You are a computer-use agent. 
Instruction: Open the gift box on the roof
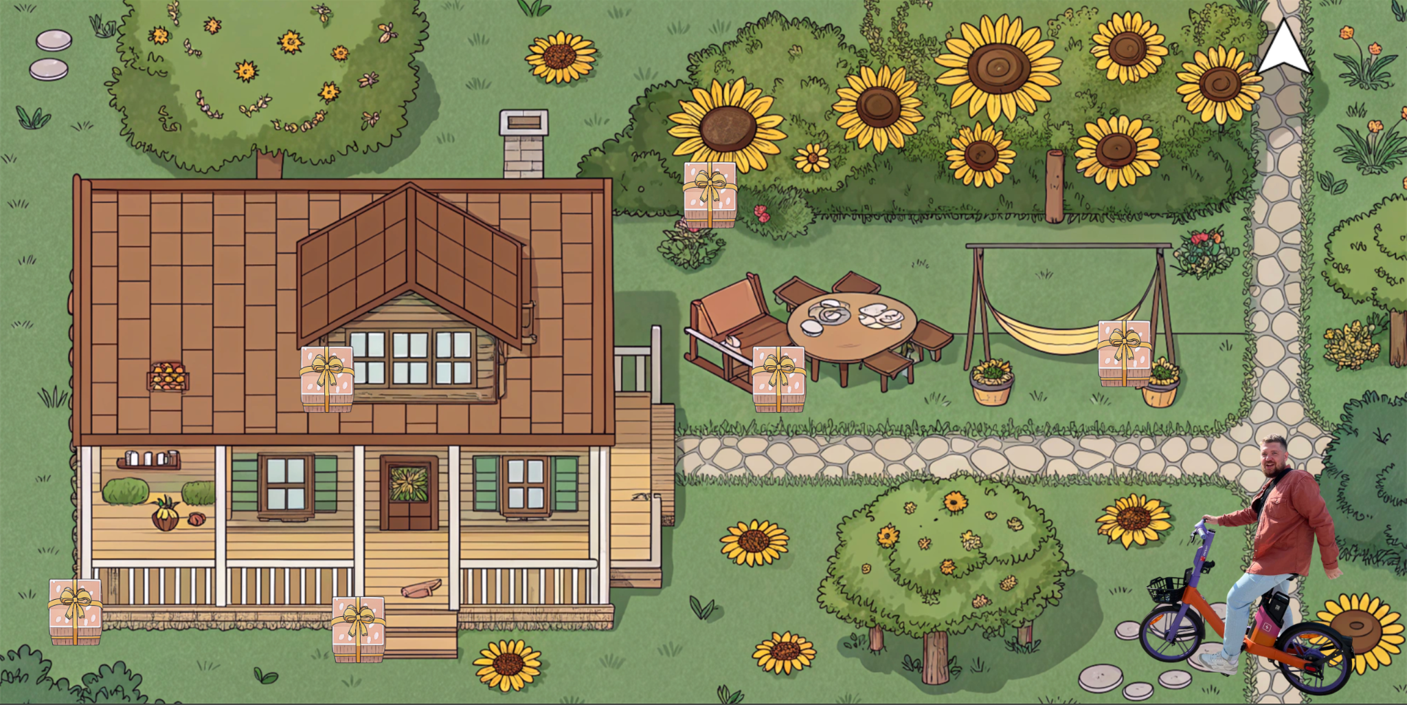click(327, 378)
